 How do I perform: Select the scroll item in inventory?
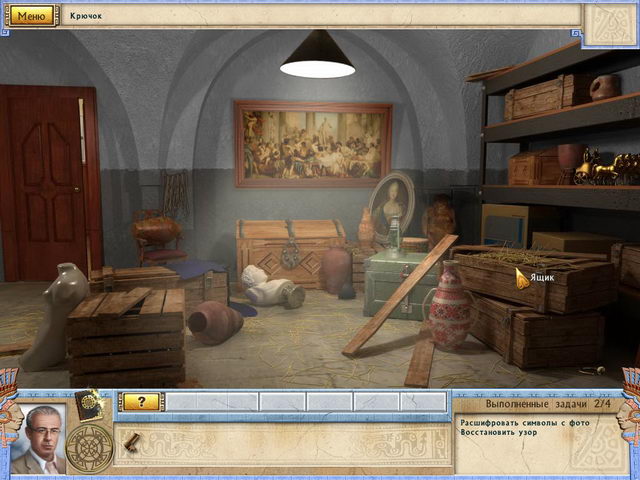click(132, 440)
